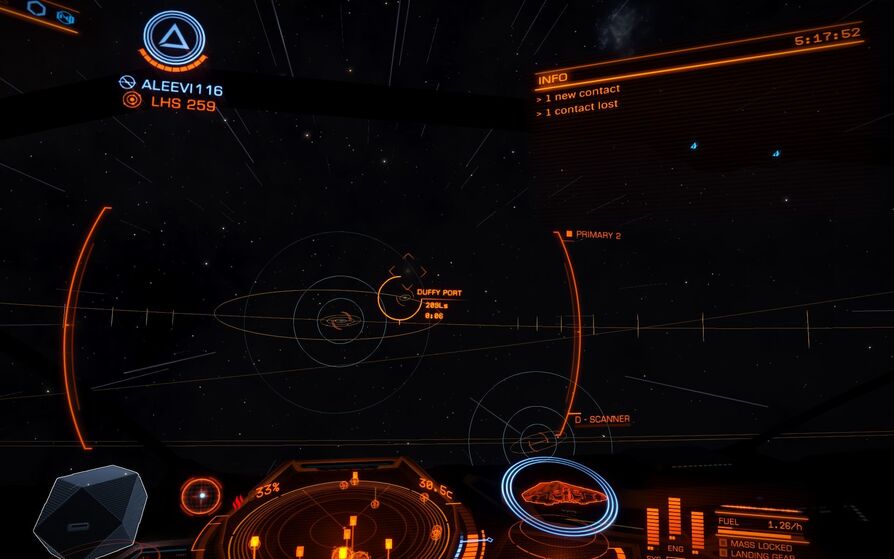Select the Duffy Port target marker
894x559 pixels.
point(399,298)
